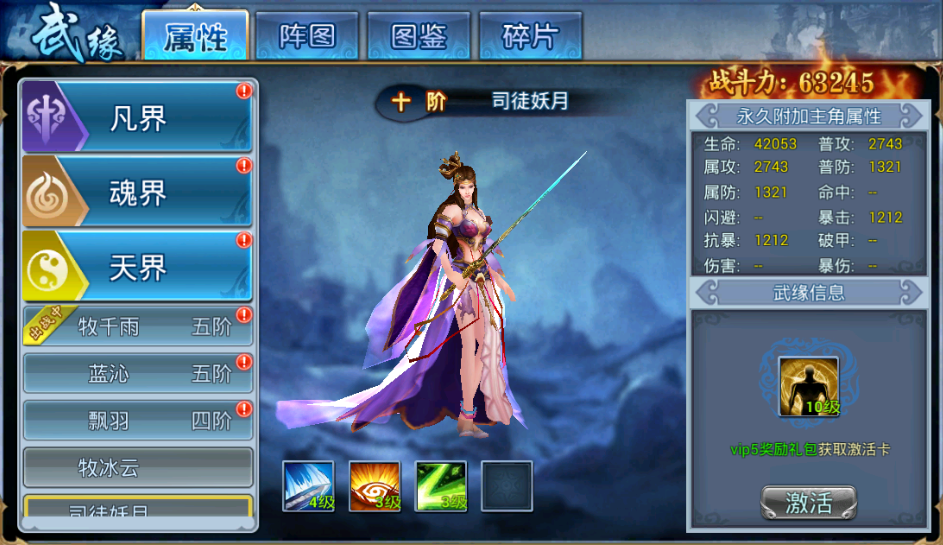The image size is (943, 545).
Task: Select 蓝沁 in the character list
Action: [138, 374]
